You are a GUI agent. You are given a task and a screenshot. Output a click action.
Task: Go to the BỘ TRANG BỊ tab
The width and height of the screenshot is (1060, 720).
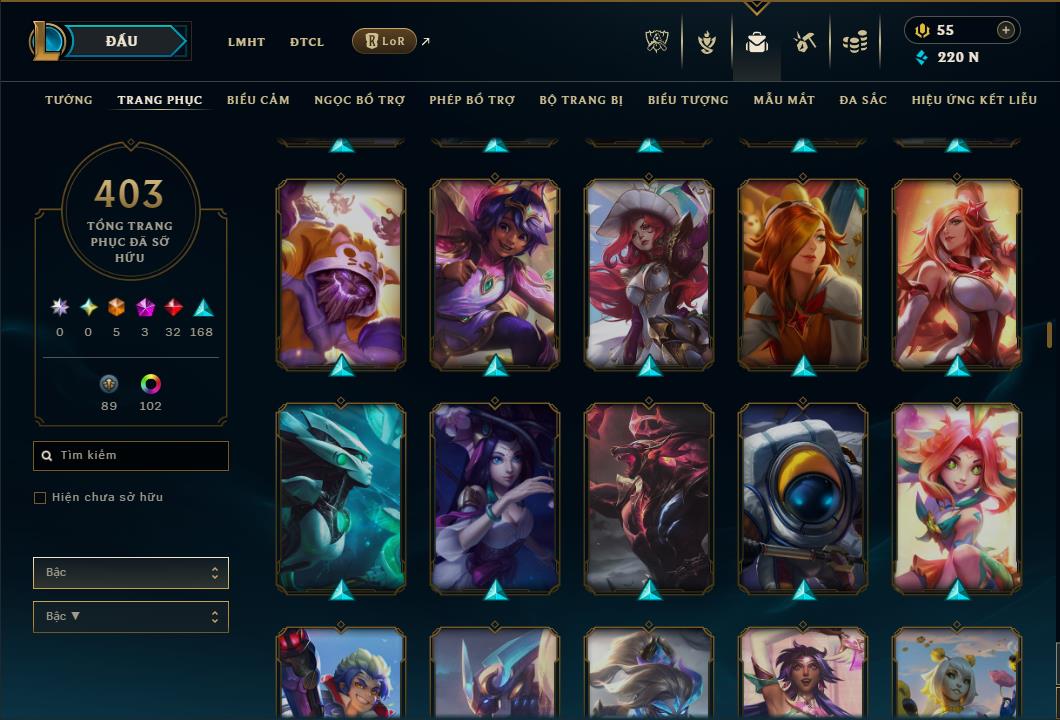581,100
